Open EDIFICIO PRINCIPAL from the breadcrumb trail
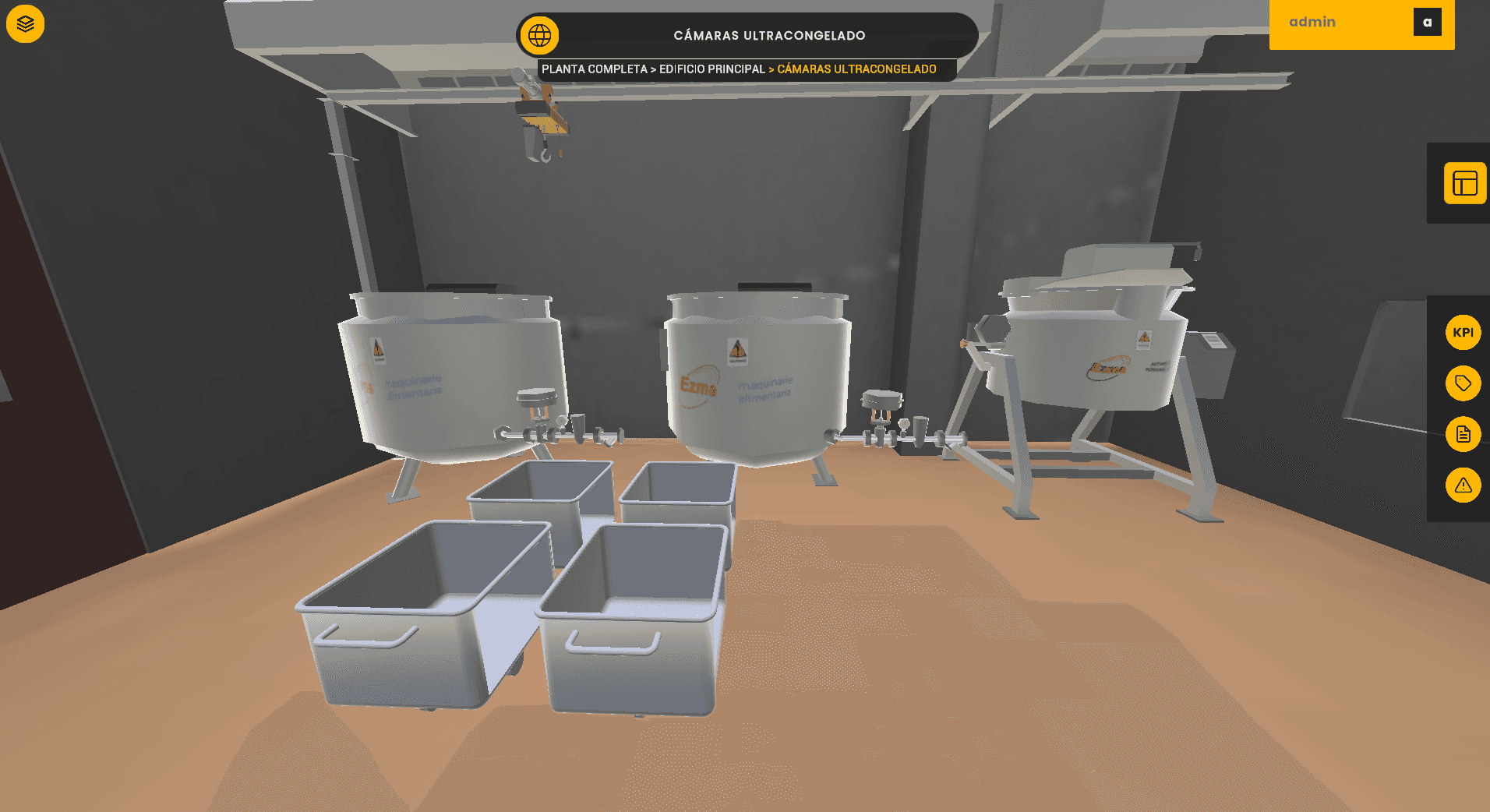Viewport: 1490px width, 812px height. pyautogui.click(x=711, y=69)
